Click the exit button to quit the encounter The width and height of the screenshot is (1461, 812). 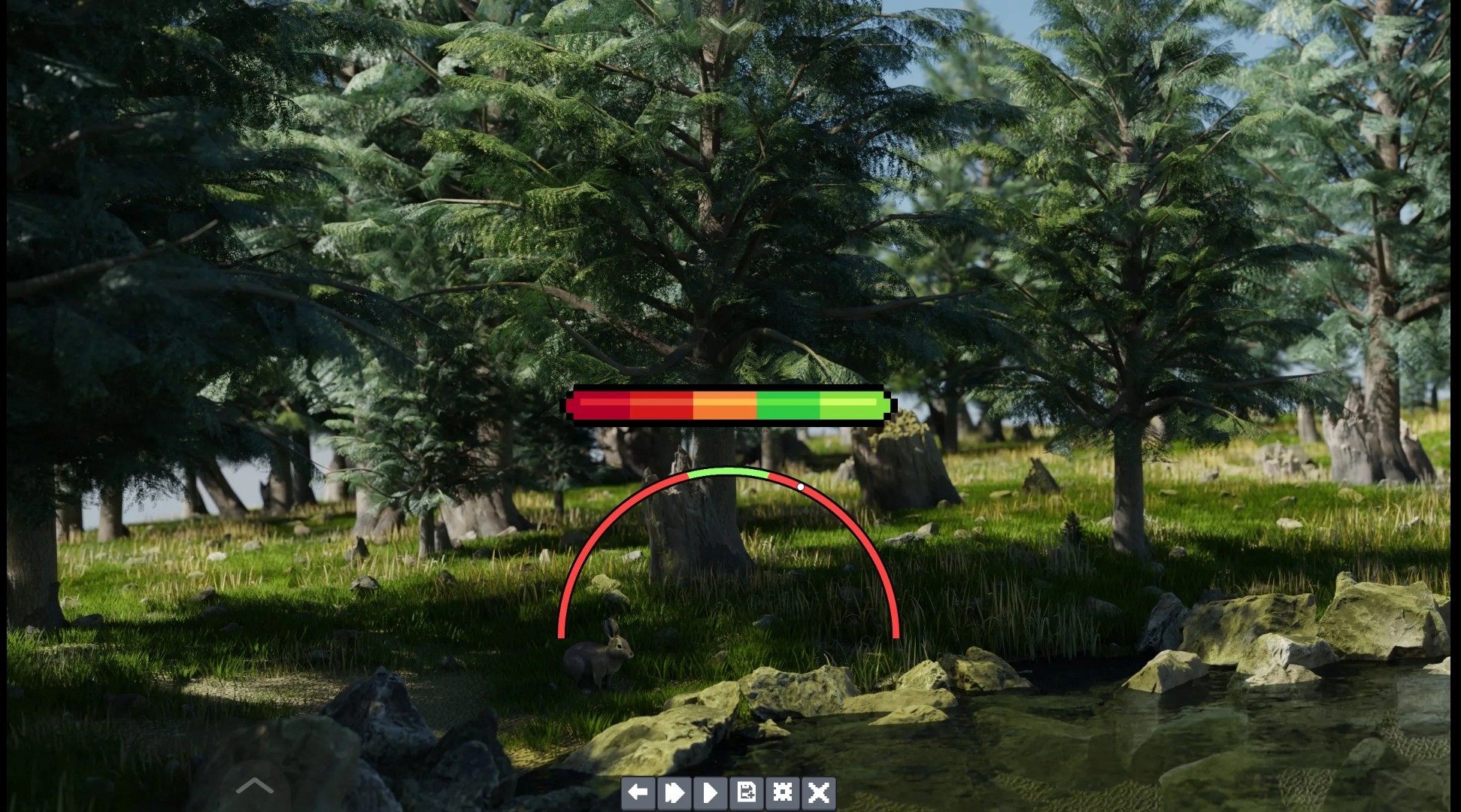tap(819, 792)
